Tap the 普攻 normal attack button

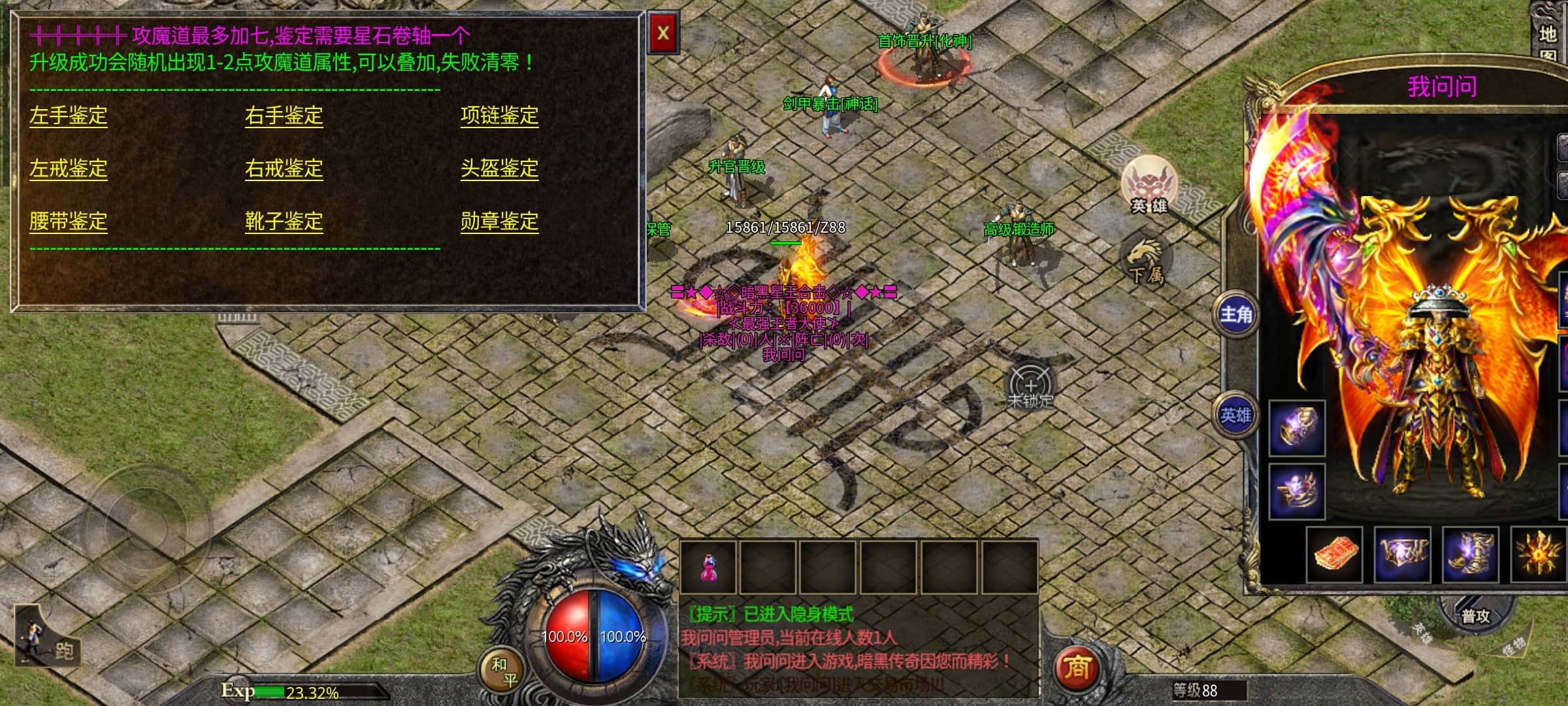(1475, 616)
